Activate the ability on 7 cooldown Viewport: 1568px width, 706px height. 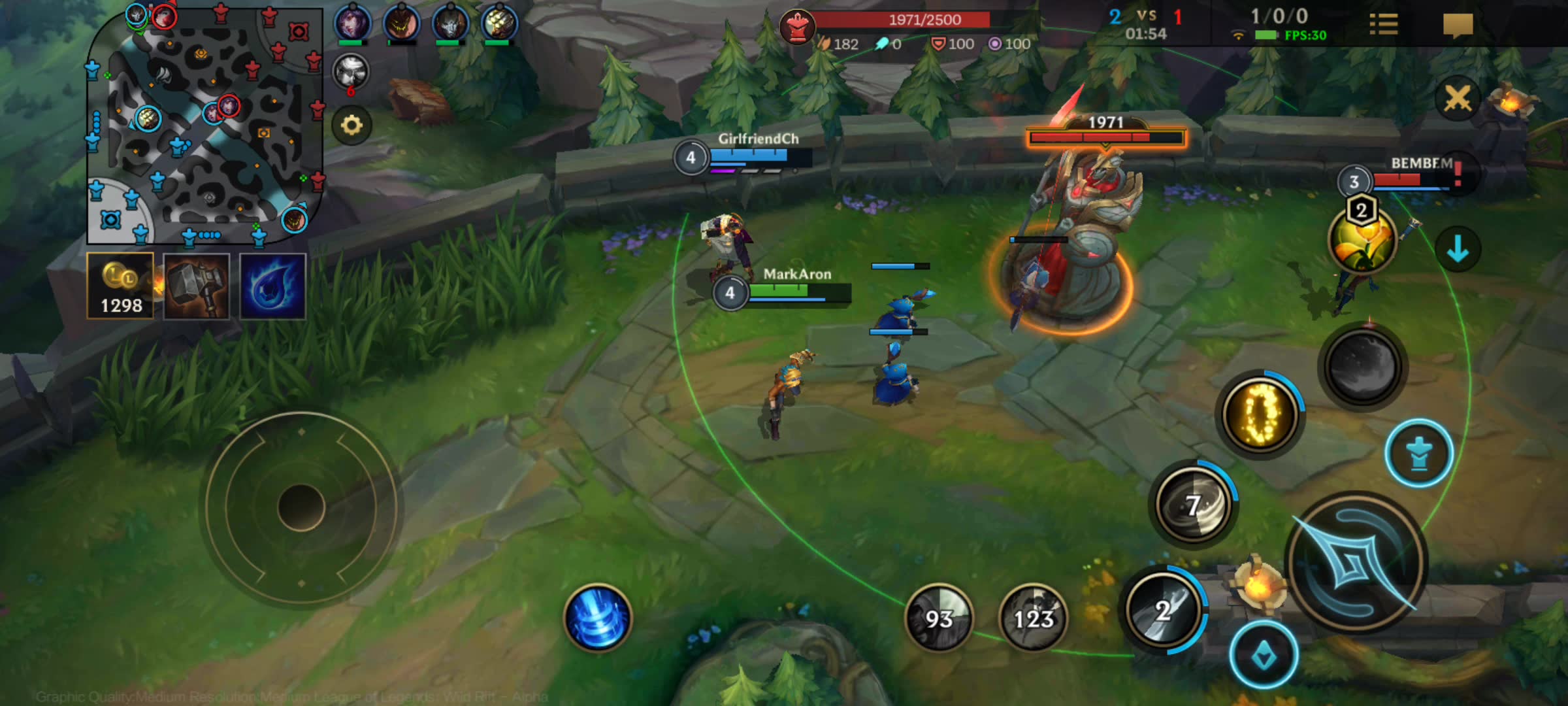click(x=1194, y=505)
